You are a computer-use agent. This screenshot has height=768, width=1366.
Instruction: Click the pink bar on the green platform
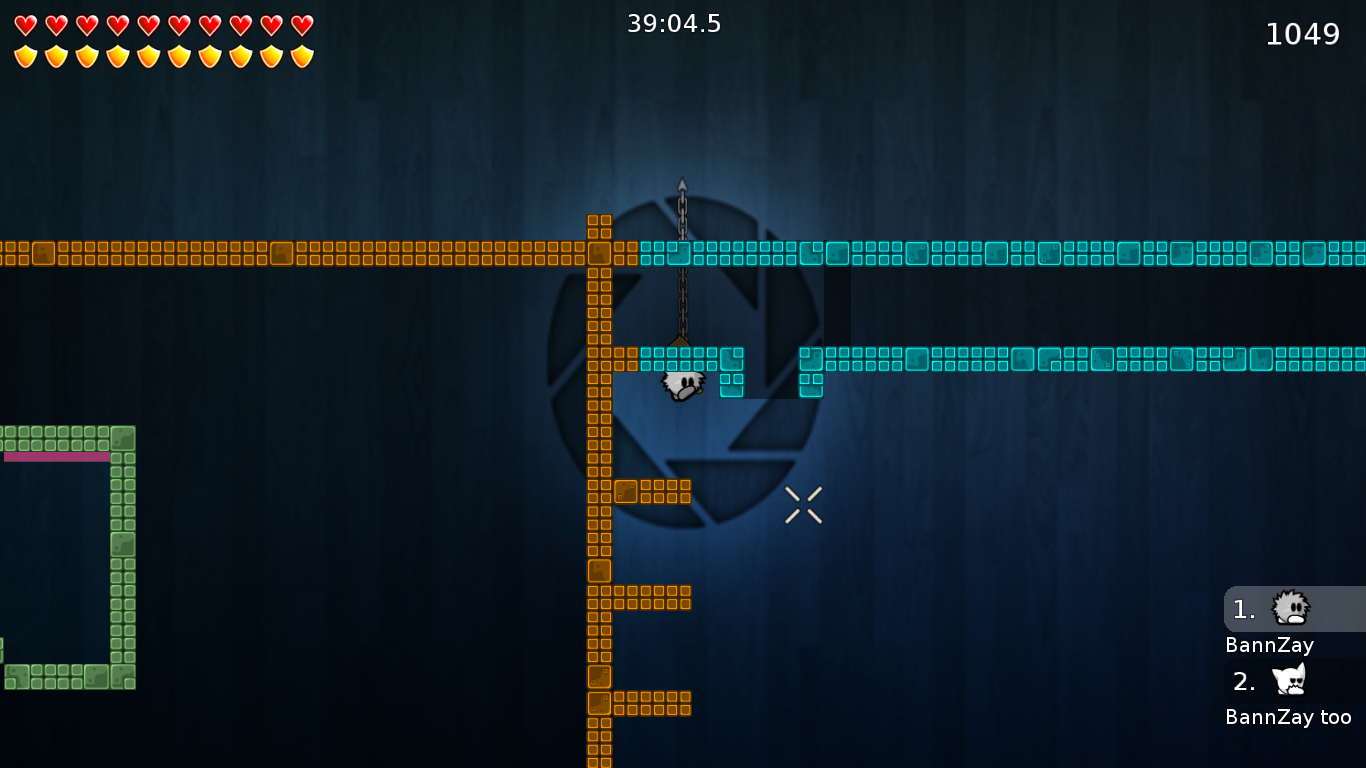click(55, 456)
